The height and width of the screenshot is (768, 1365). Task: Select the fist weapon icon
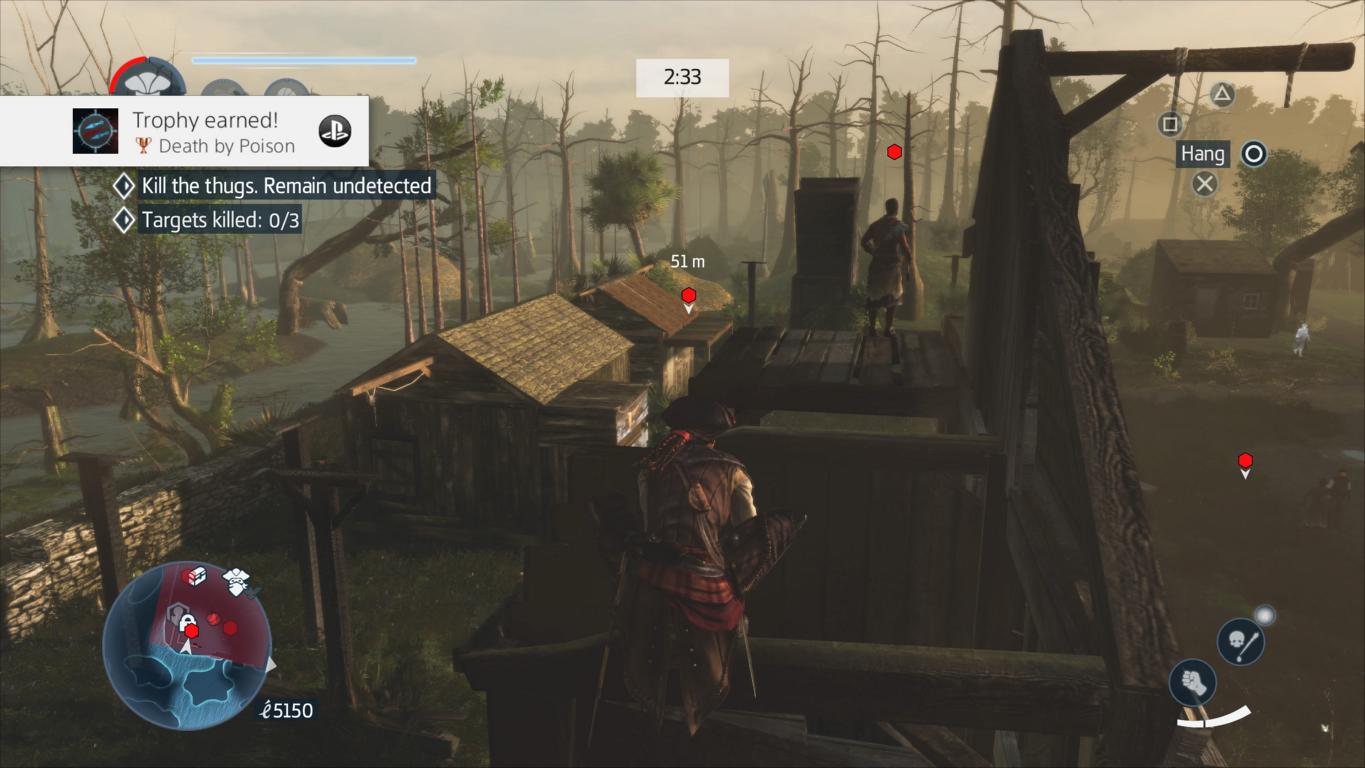tap(1192, 683)
